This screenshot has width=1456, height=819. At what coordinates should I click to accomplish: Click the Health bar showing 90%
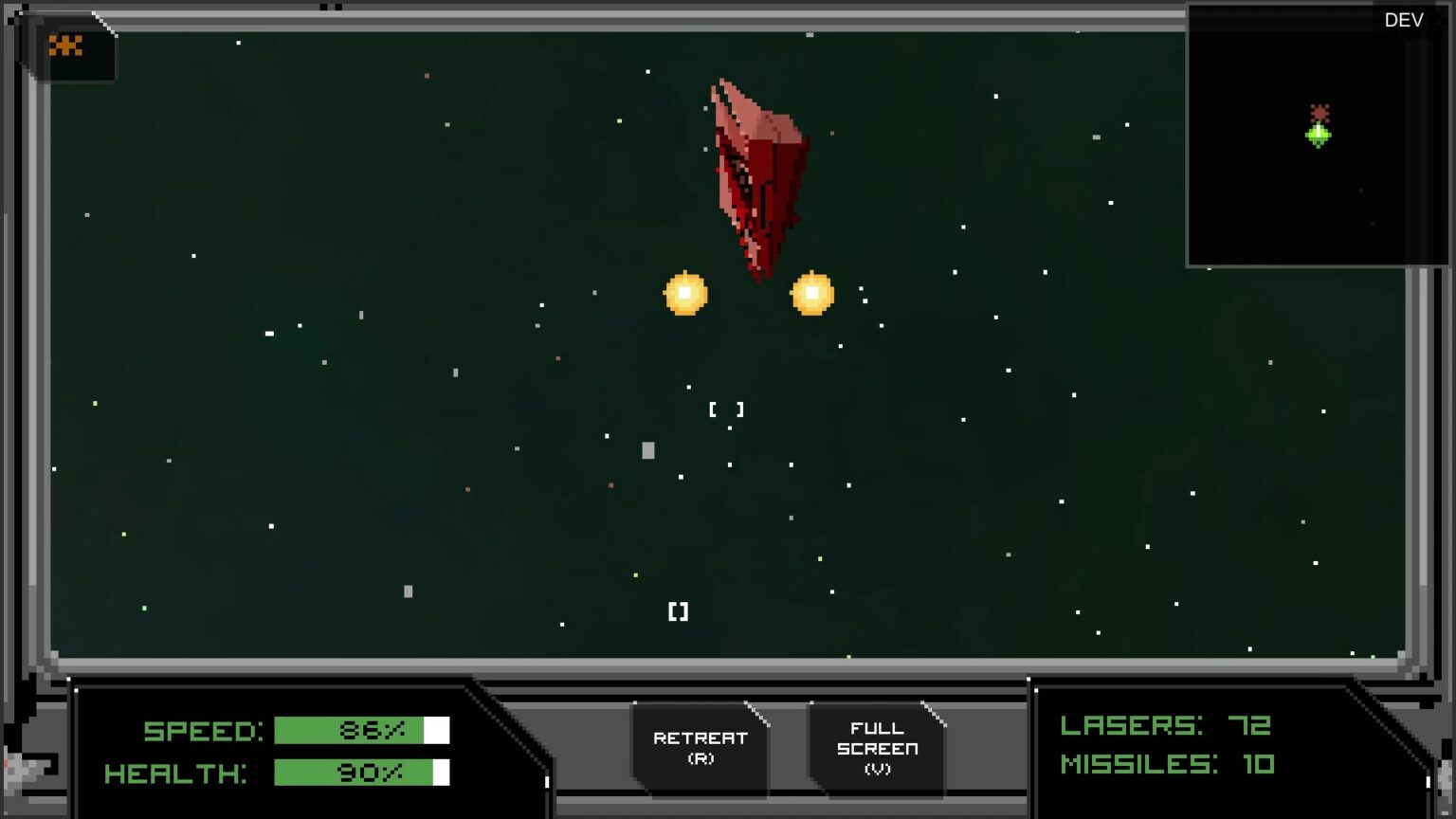click(360, 773)
